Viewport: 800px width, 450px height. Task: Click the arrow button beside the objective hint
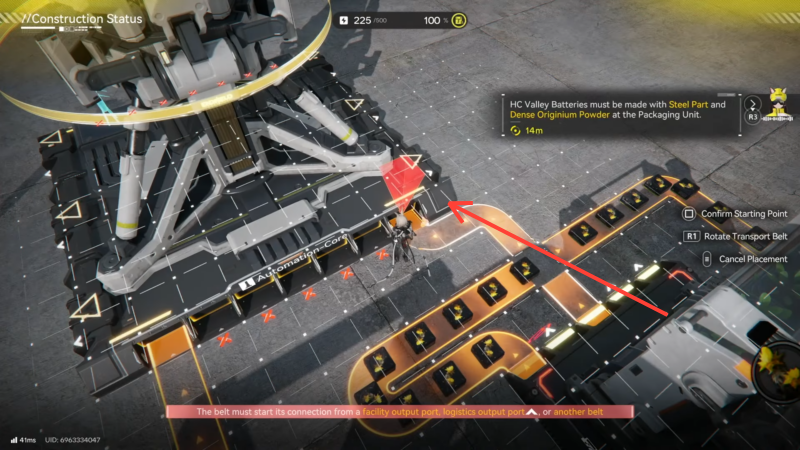pos(752,102)
